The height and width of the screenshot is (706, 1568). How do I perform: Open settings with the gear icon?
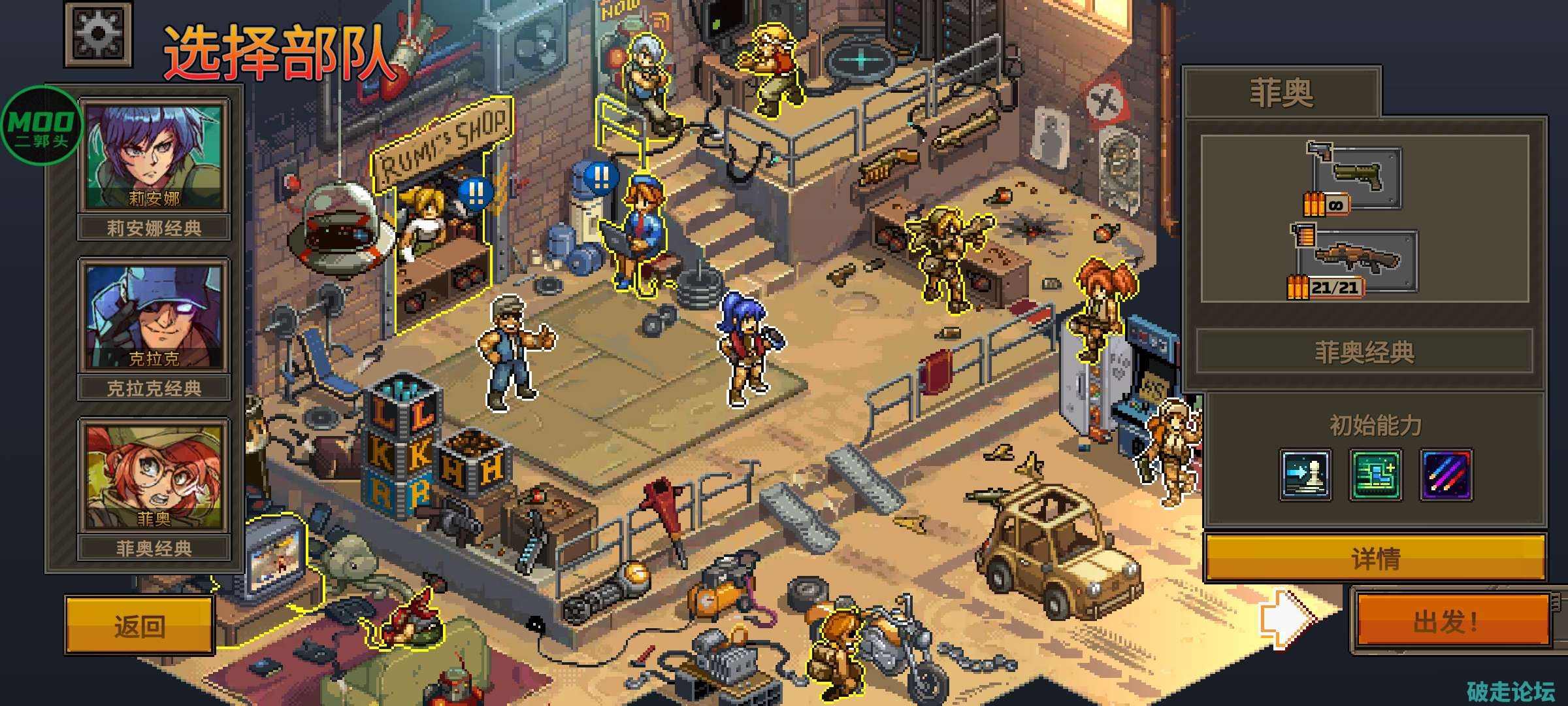click(98, 33)
